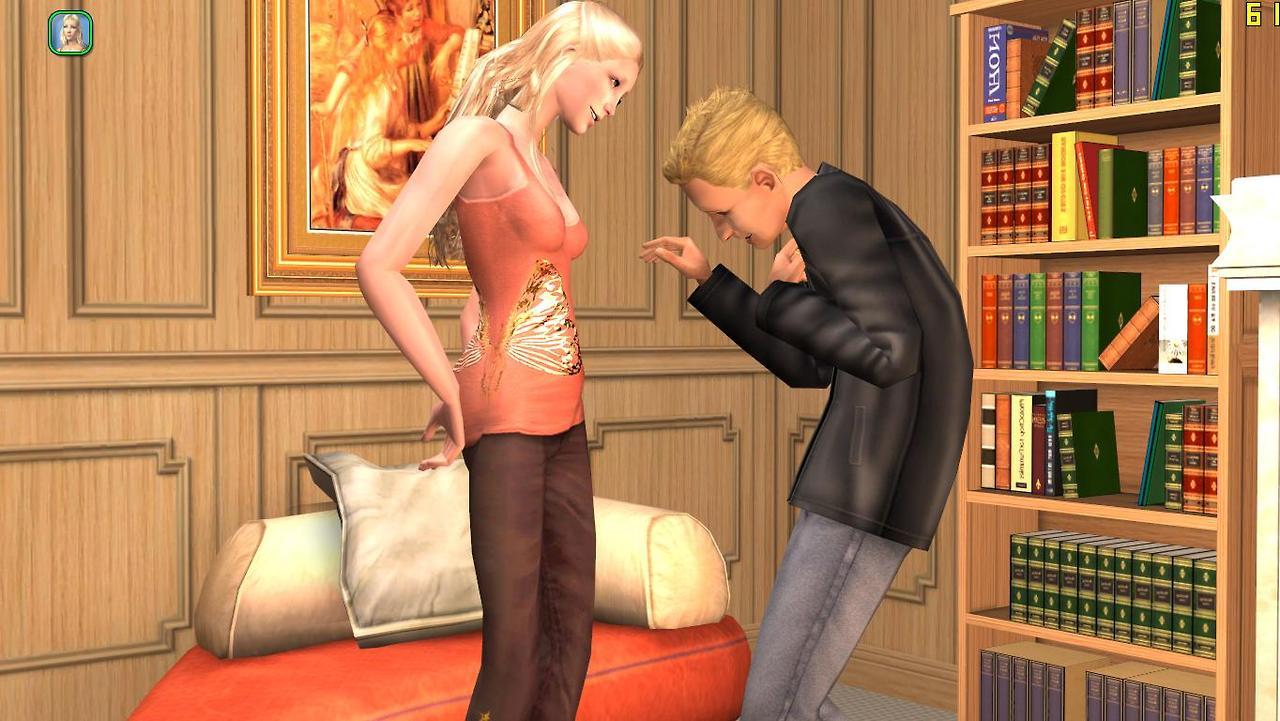Select the blonde Sim portrait icon
This screenshot has height=721, width=1280.
70,32
